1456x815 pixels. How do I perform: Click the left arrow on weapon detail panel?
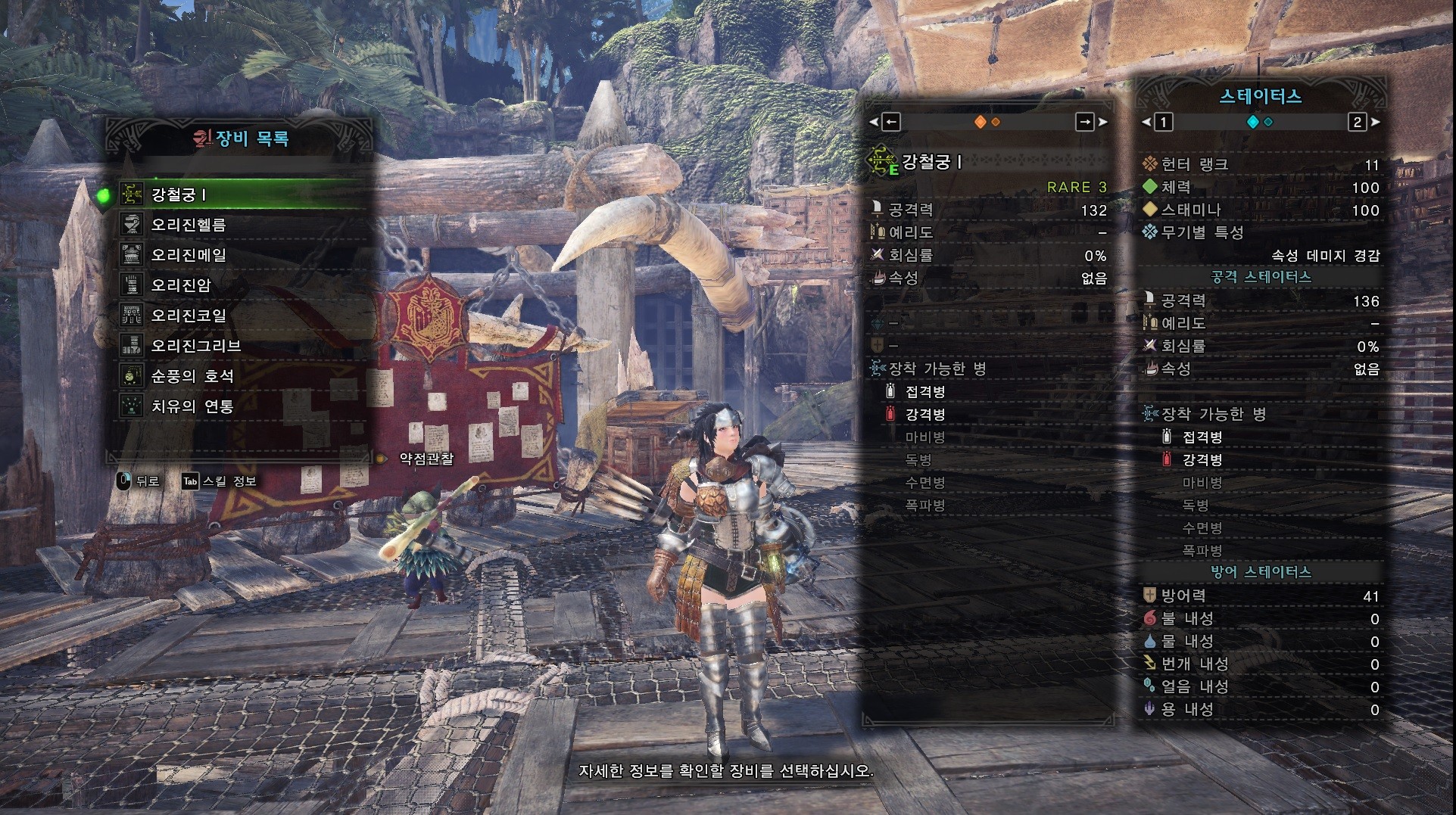tap(891, 122)
